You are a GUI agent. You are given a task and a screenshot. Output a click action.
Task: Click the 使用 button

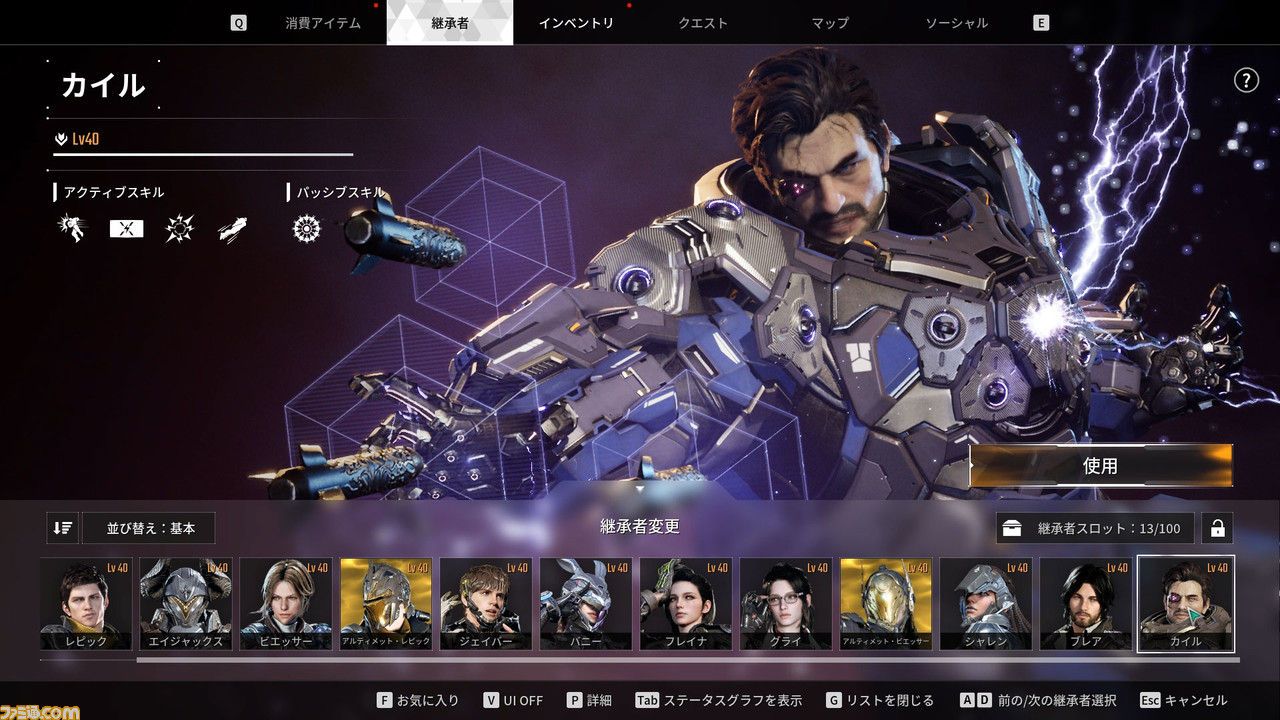pos(1100,466)
